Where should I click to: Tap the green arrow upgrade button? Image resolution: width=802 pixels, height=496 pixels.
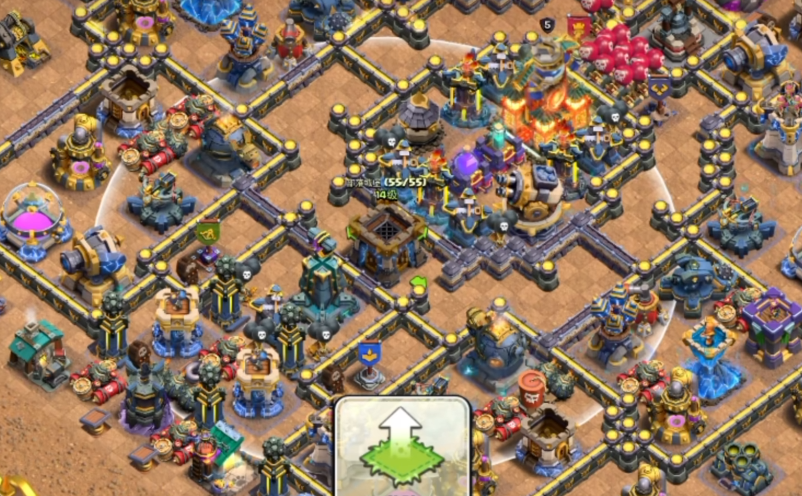pyautogui.click(x=402, y=446)
